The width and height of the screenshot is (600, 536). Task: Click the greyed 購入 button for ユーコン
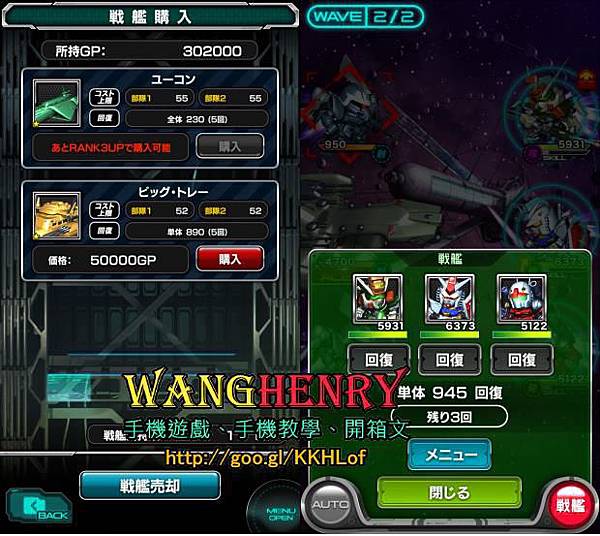(229, 146)
